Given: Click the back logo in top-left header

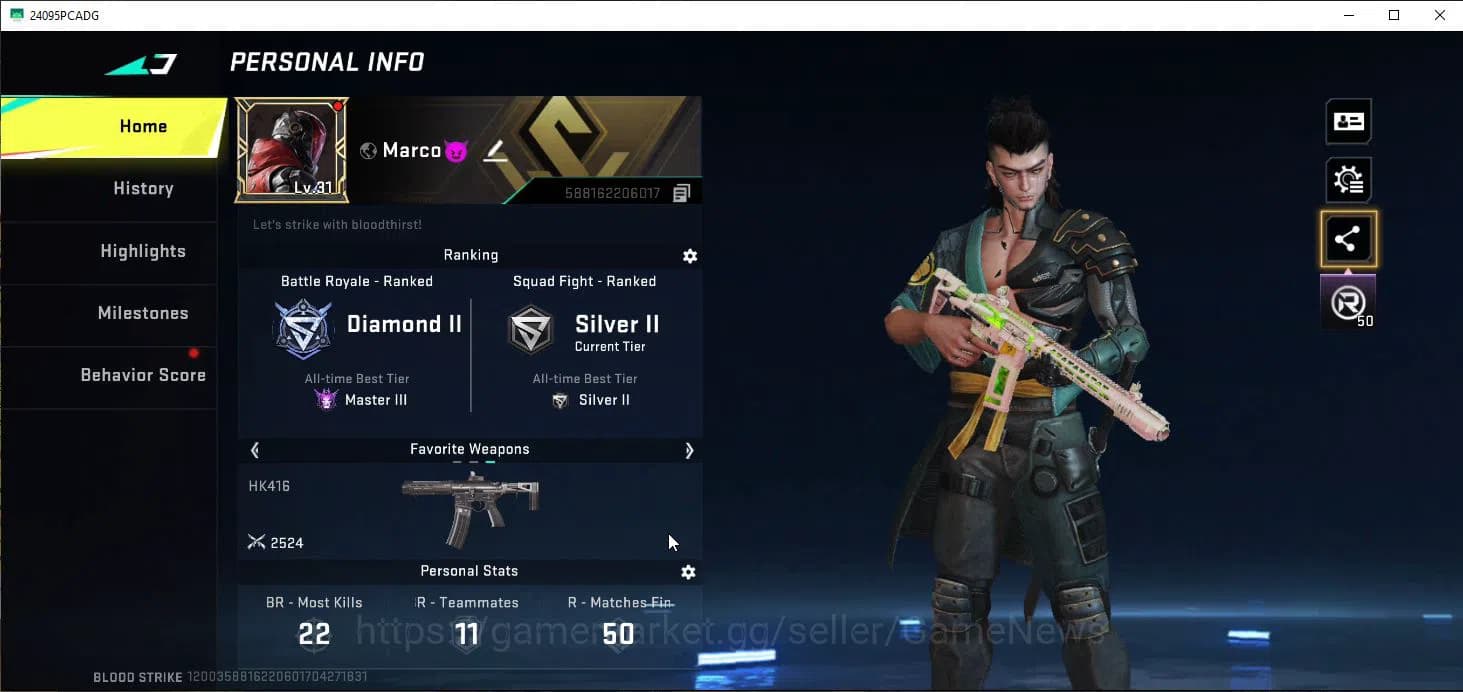Looking at the screenshot, I should coord(141,64).
